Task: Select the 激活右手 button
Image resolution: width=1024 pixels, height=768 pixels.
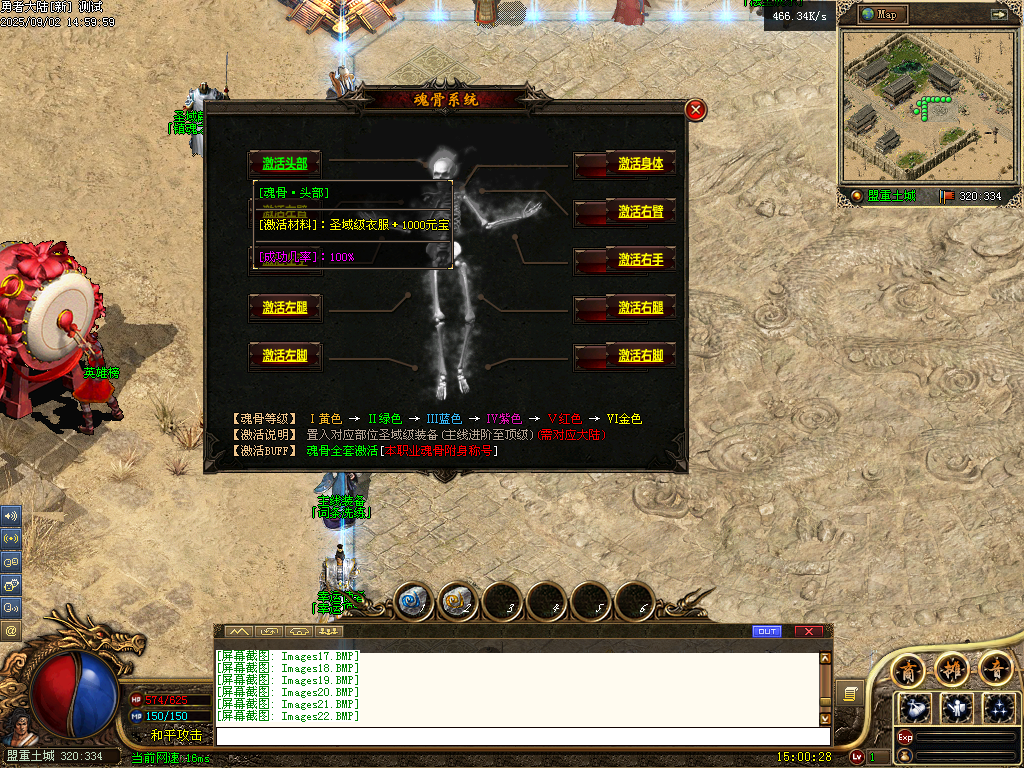Action: (640, 260)
